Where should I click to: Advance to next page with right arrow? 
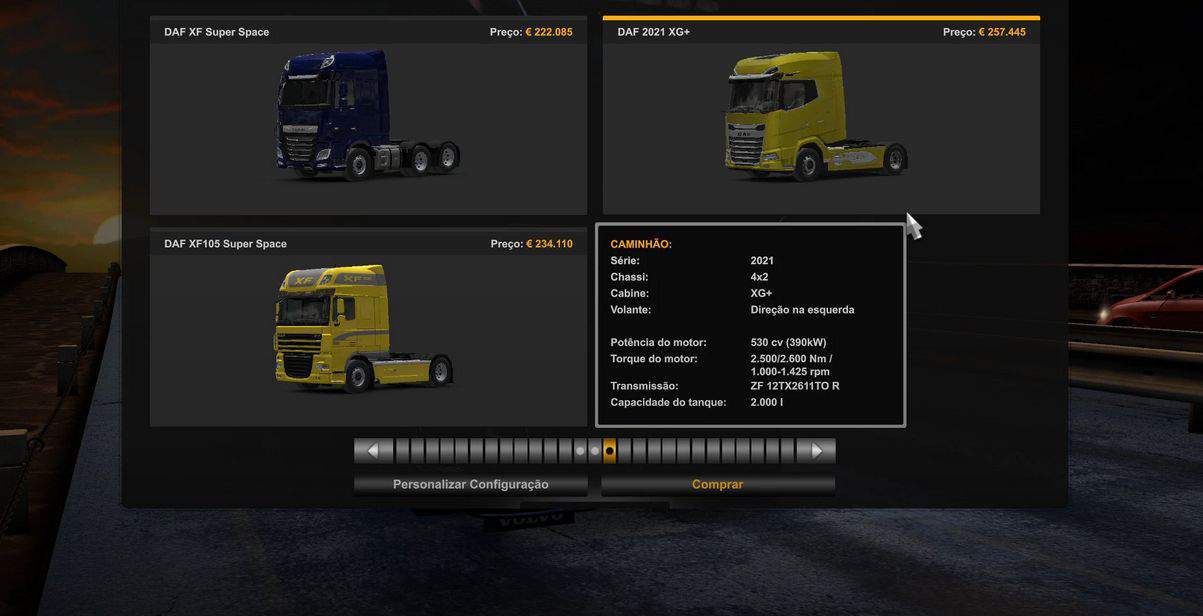816,451
